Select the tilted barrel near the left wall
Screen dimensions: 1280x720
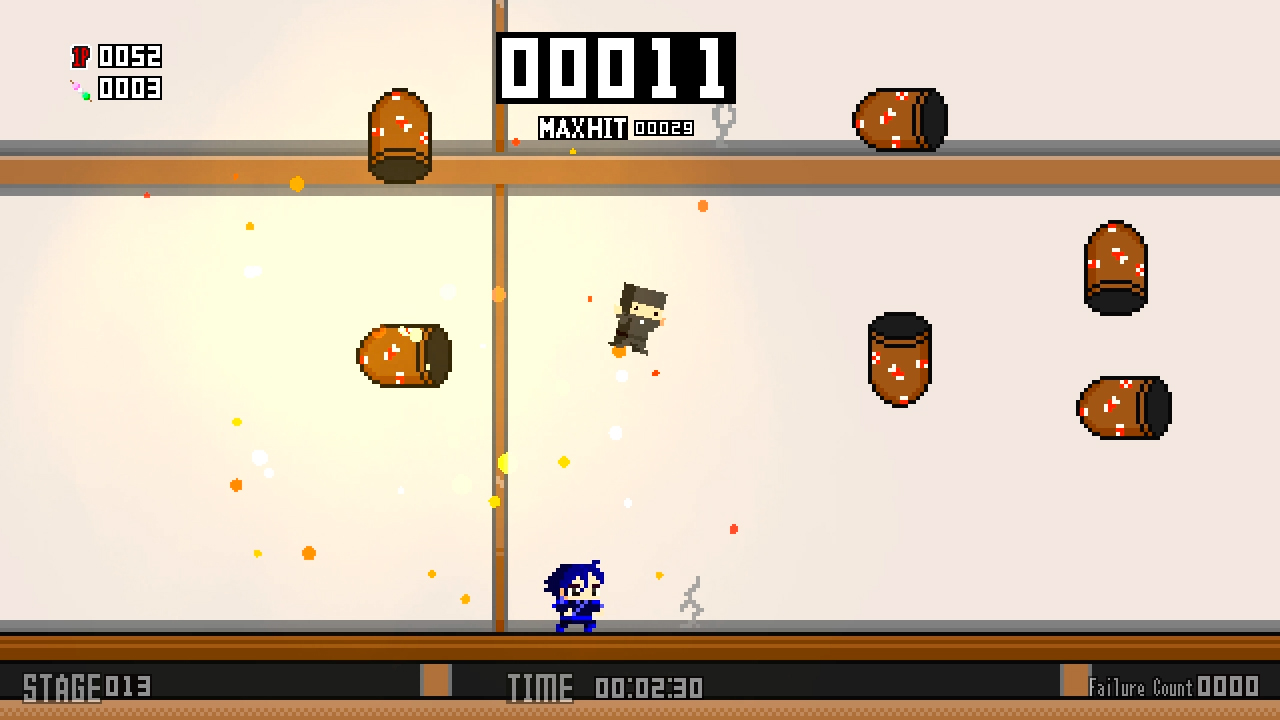click(x=403, y=355)
